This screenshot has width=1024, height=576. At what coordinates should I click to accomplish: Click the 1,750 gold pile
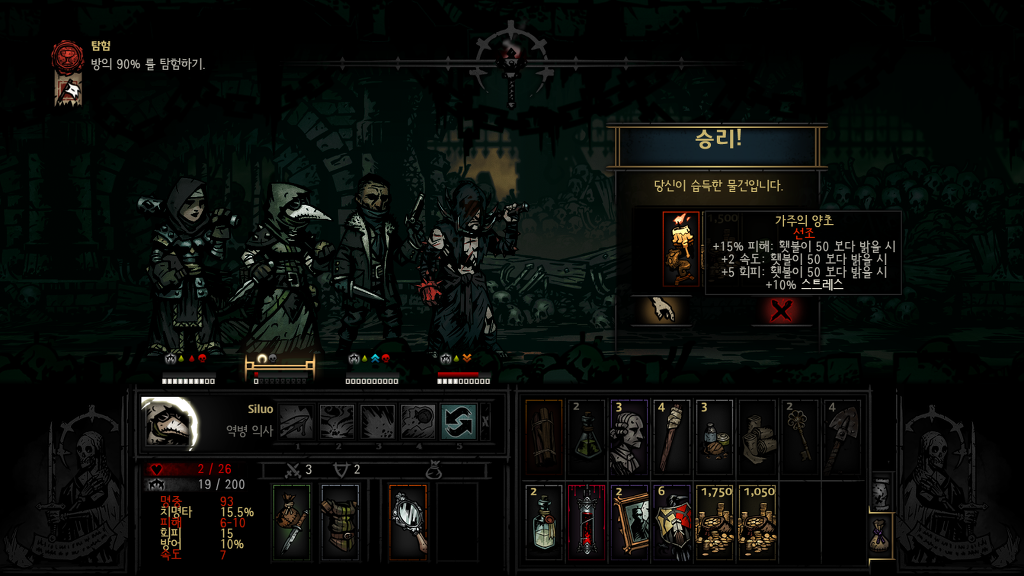click(715, 520)
